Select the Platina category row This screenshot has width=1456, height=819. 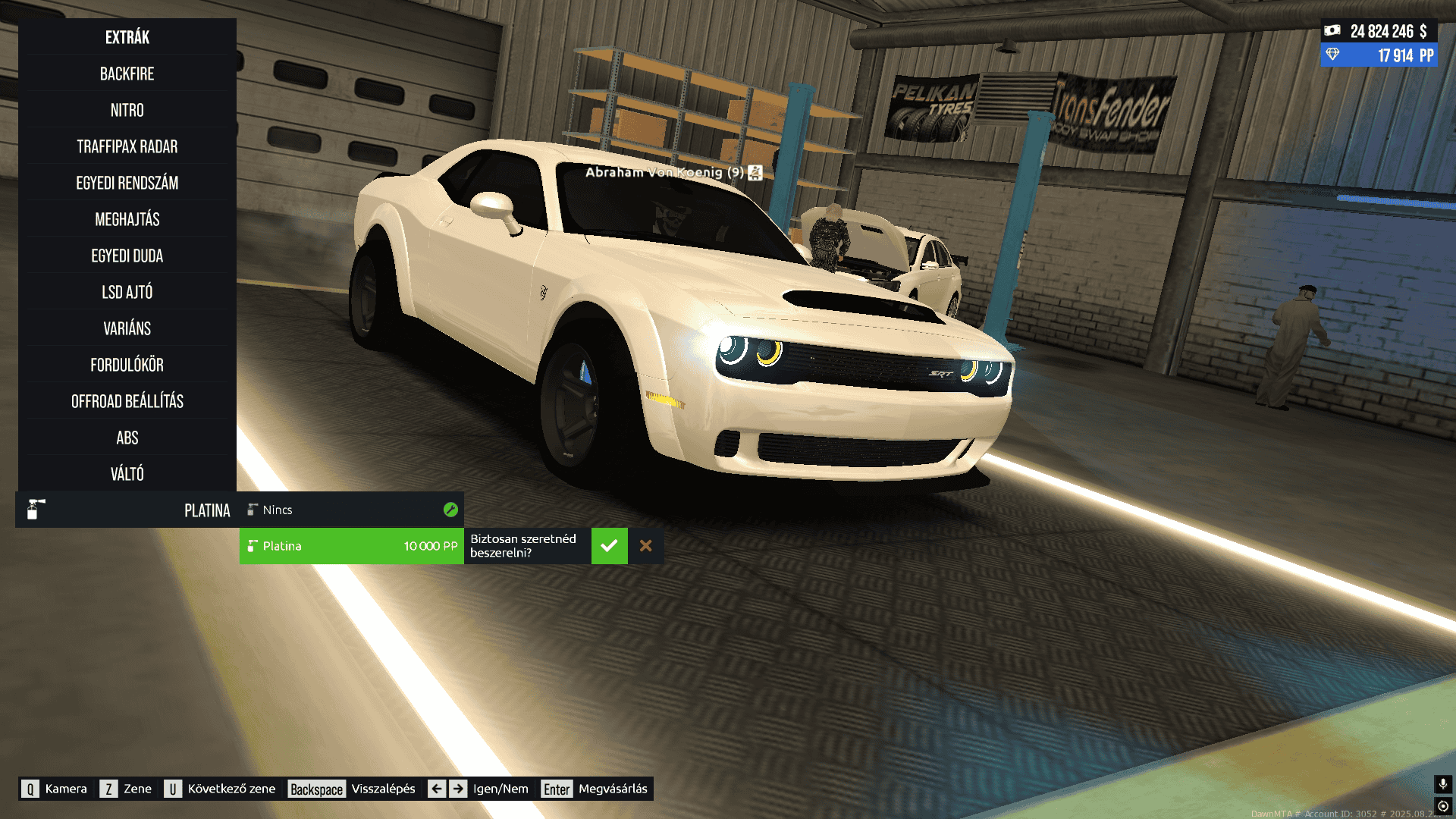click(127, 510)
